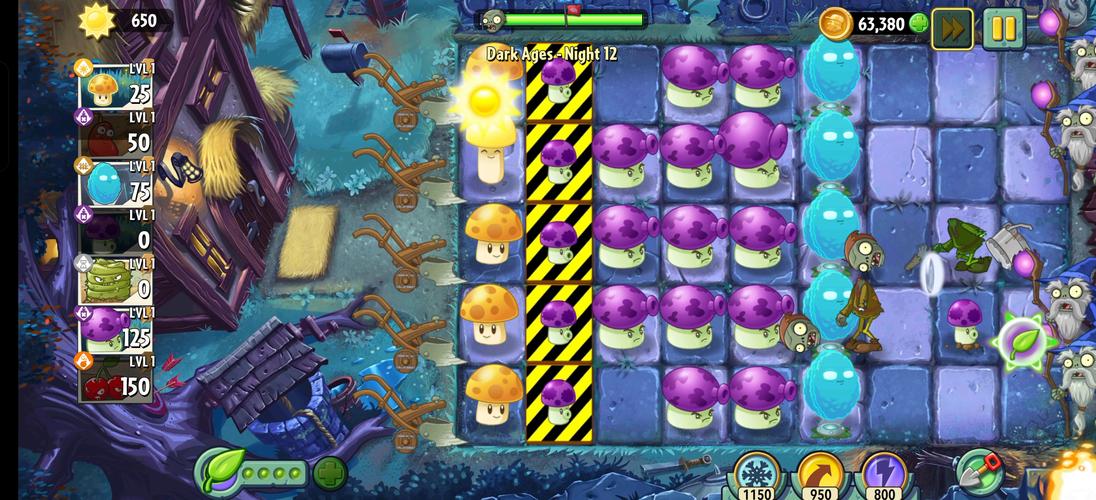The width and height of the screenshot is (1096, 500).
Task: Activate the Plant Food leaf button
Action: (219, 471)
